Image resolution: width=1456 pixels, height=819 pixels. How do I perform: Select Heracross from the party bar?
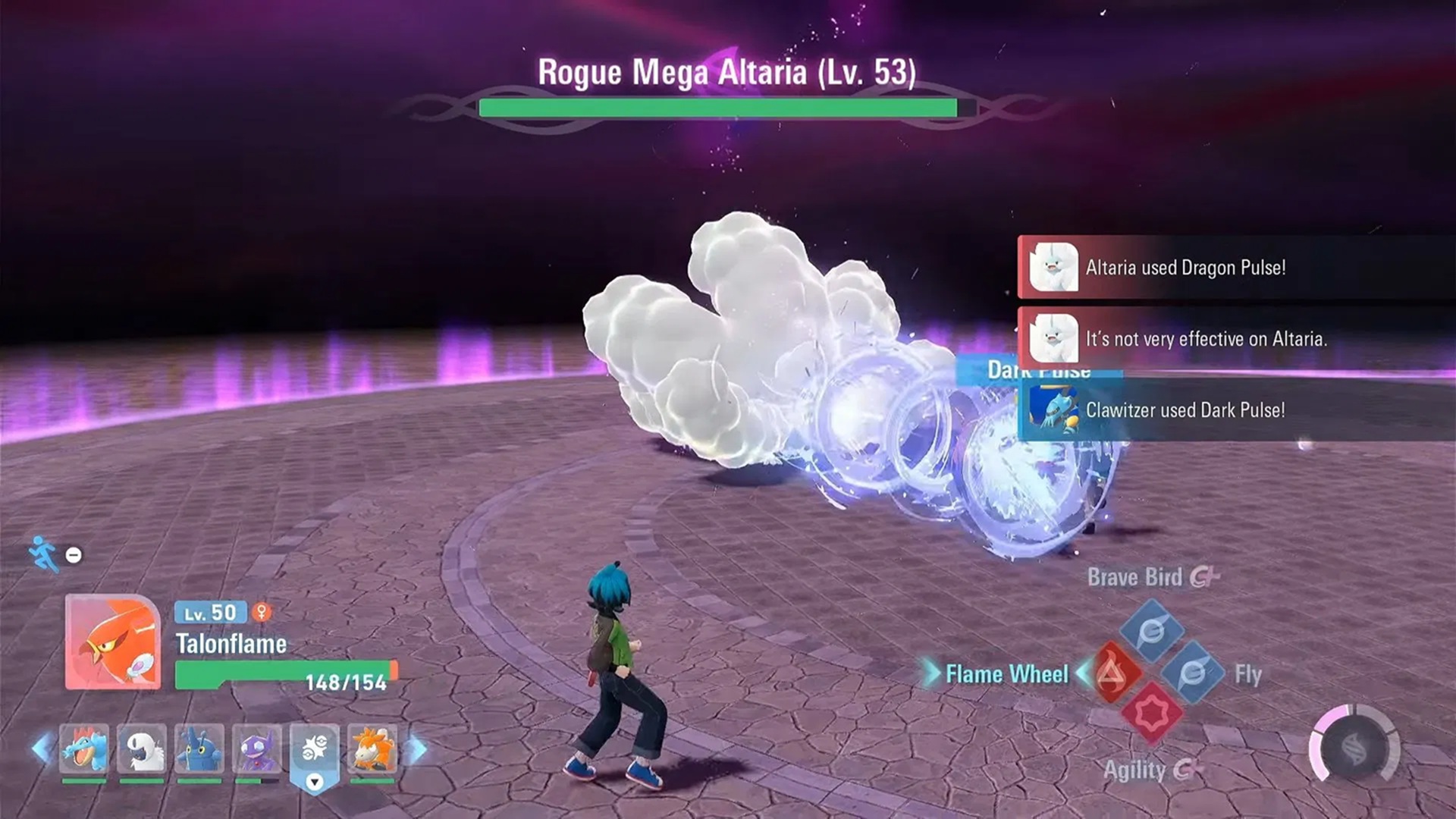point(199,748)
